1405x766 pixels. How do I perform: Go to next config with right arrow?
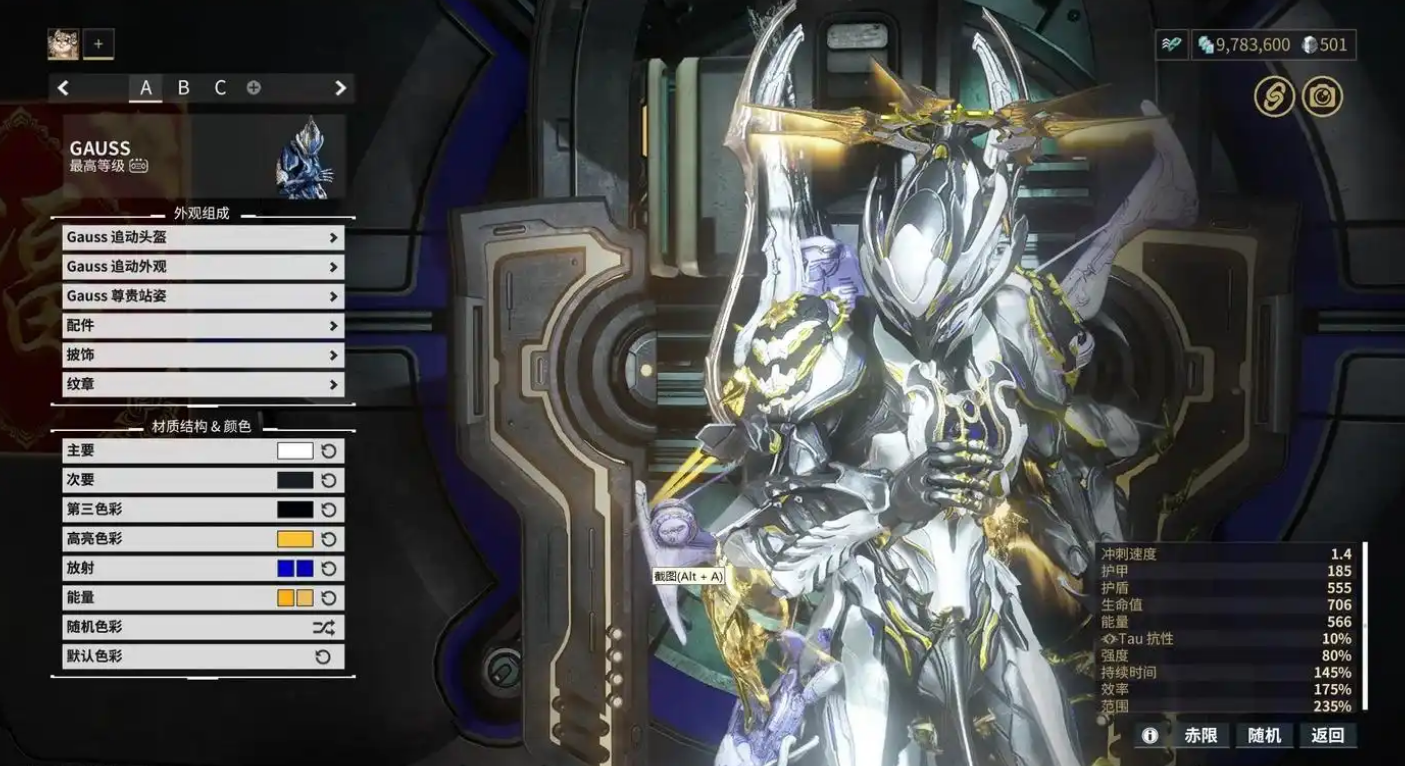pos(340,88)
